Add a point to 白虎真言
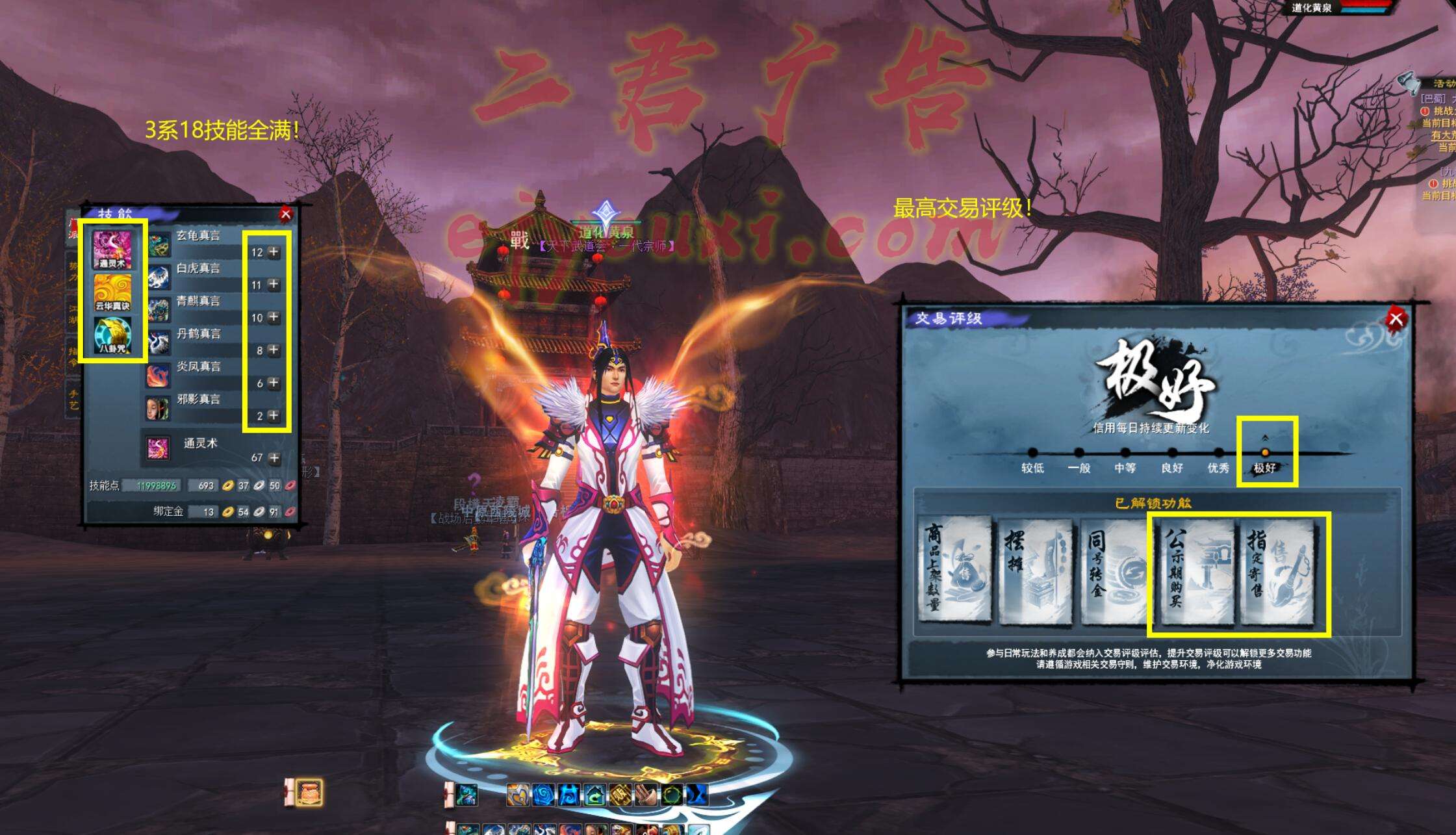Image resolution: width=1456 pixels, height=835 pixels. point(274,285)
